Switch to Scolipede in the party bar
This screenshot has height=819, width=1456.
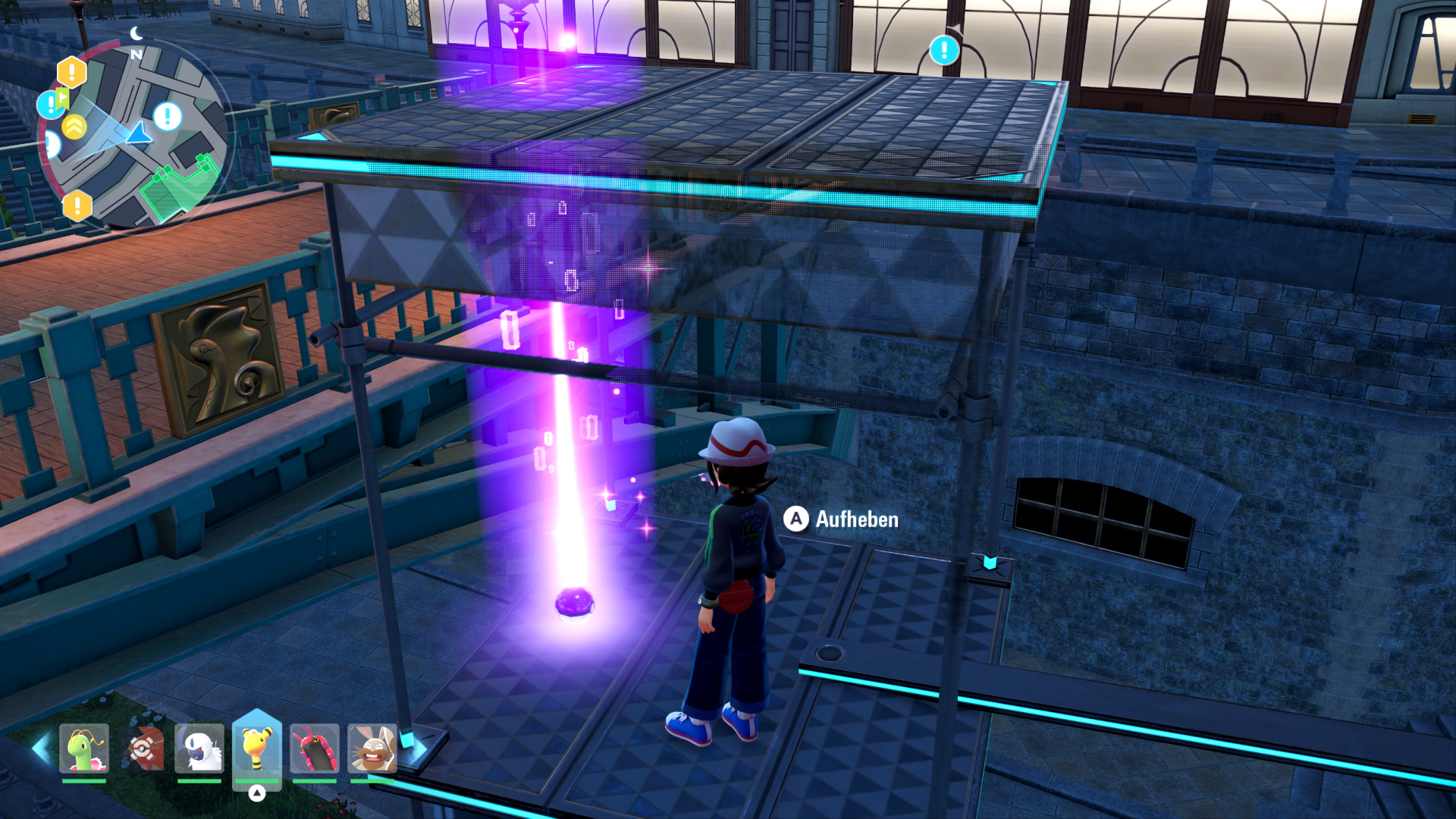point(315,748)
